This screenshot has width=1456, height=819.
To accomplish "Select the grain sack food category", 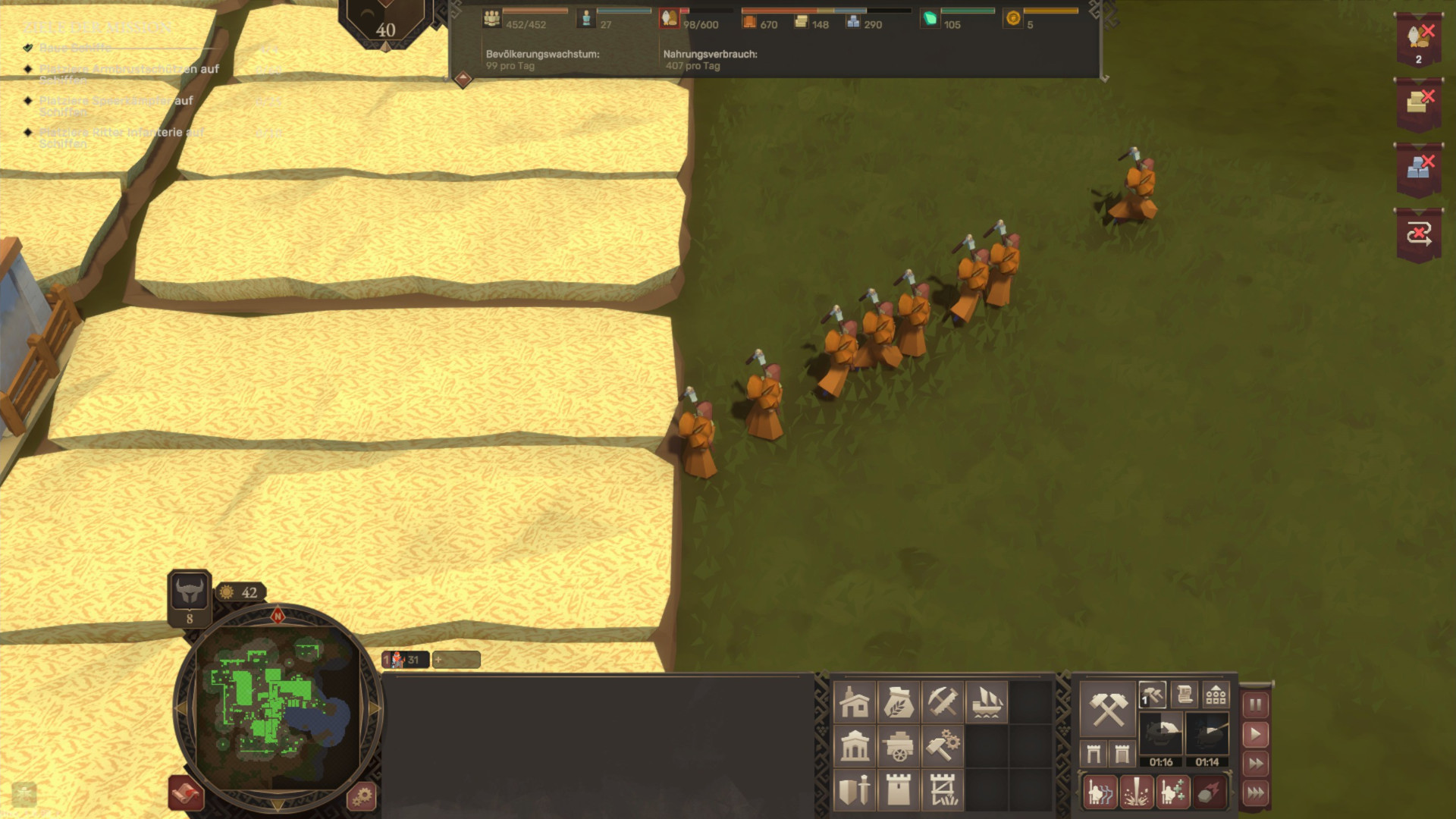I will tap(899, 702).
